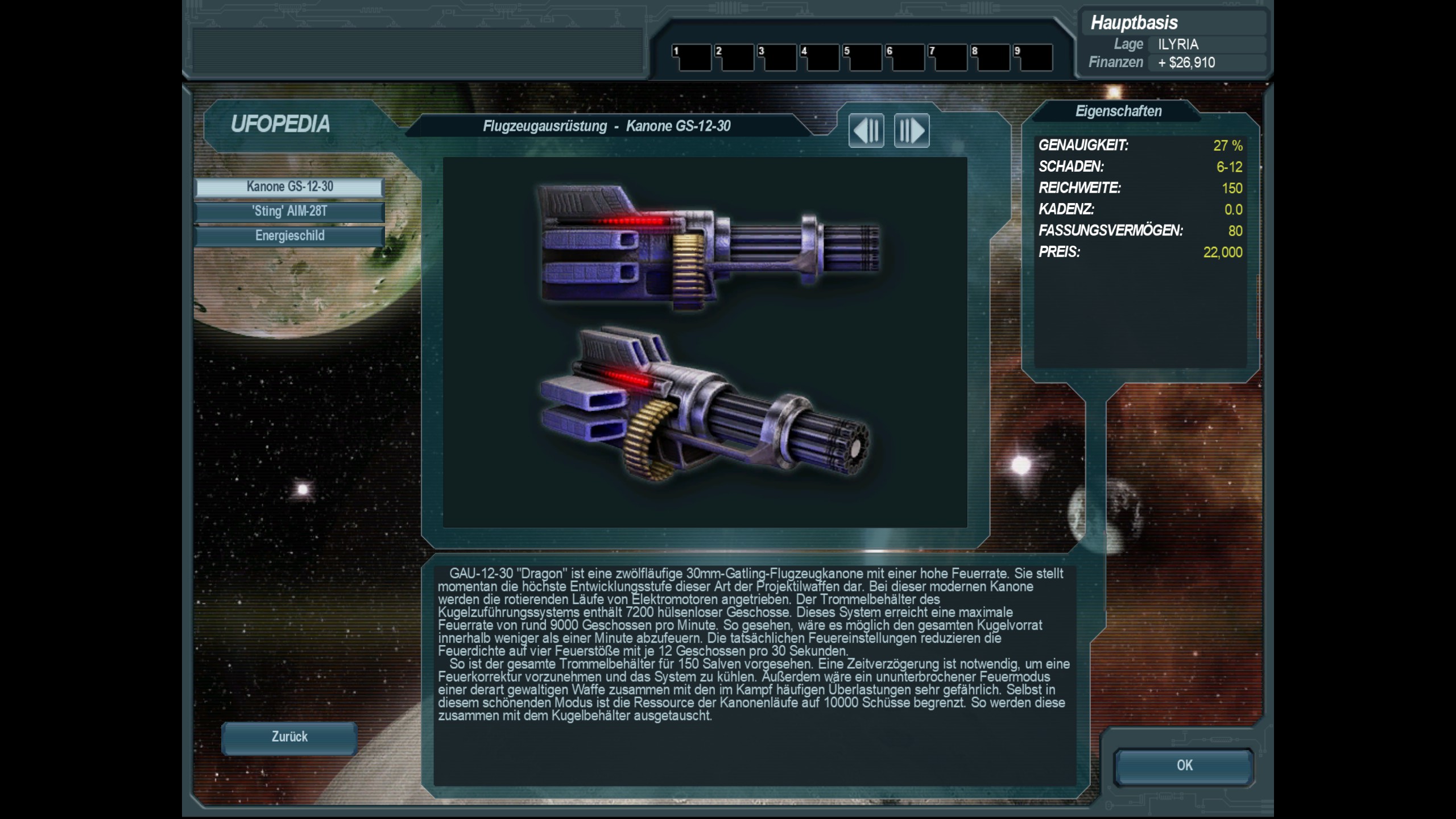Show the Energieschild article
This screenshot has height=819, width=1456.
click(289, 236)
